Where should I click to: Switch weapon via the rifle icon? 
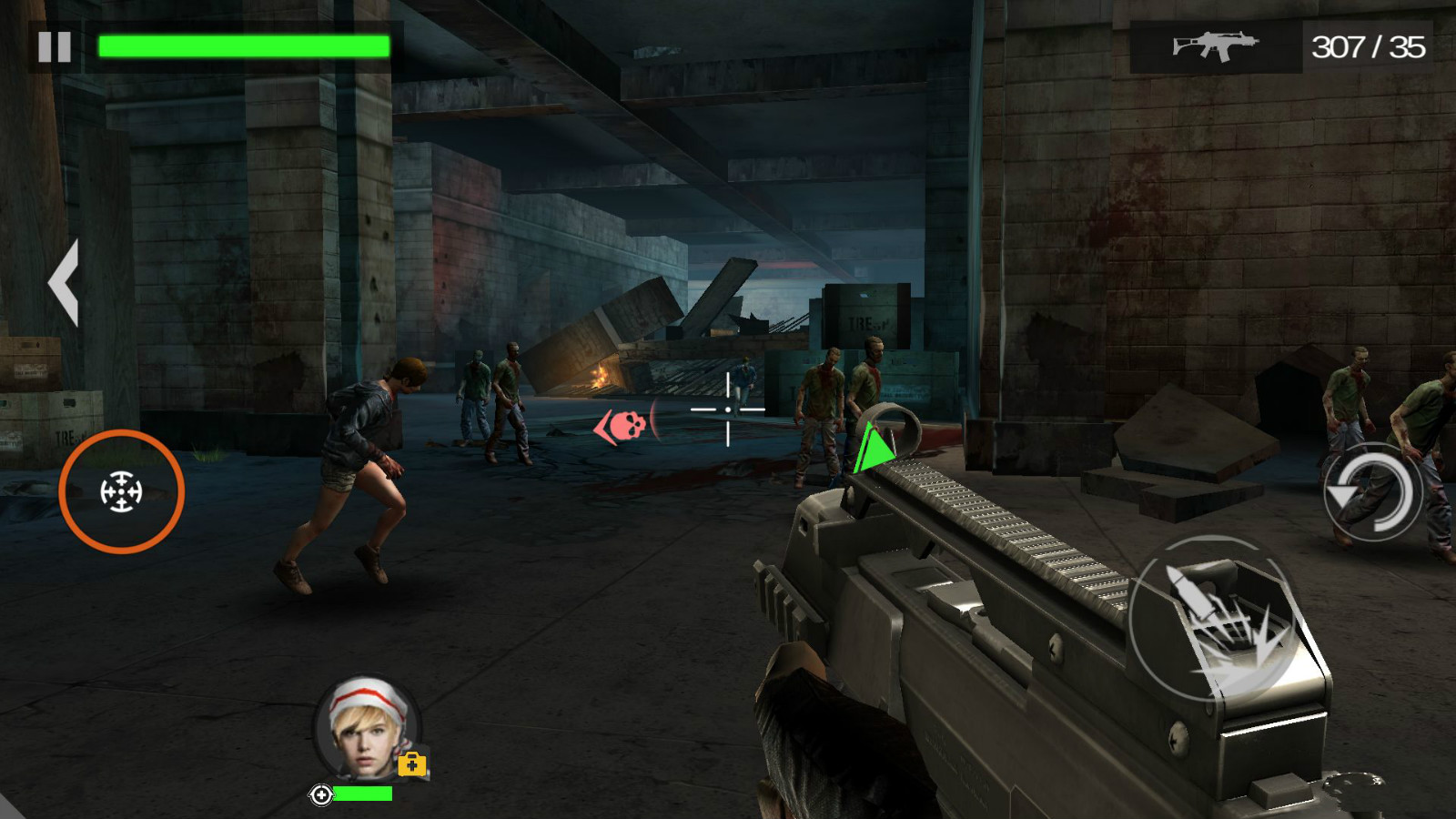[x=1215, y=45]
